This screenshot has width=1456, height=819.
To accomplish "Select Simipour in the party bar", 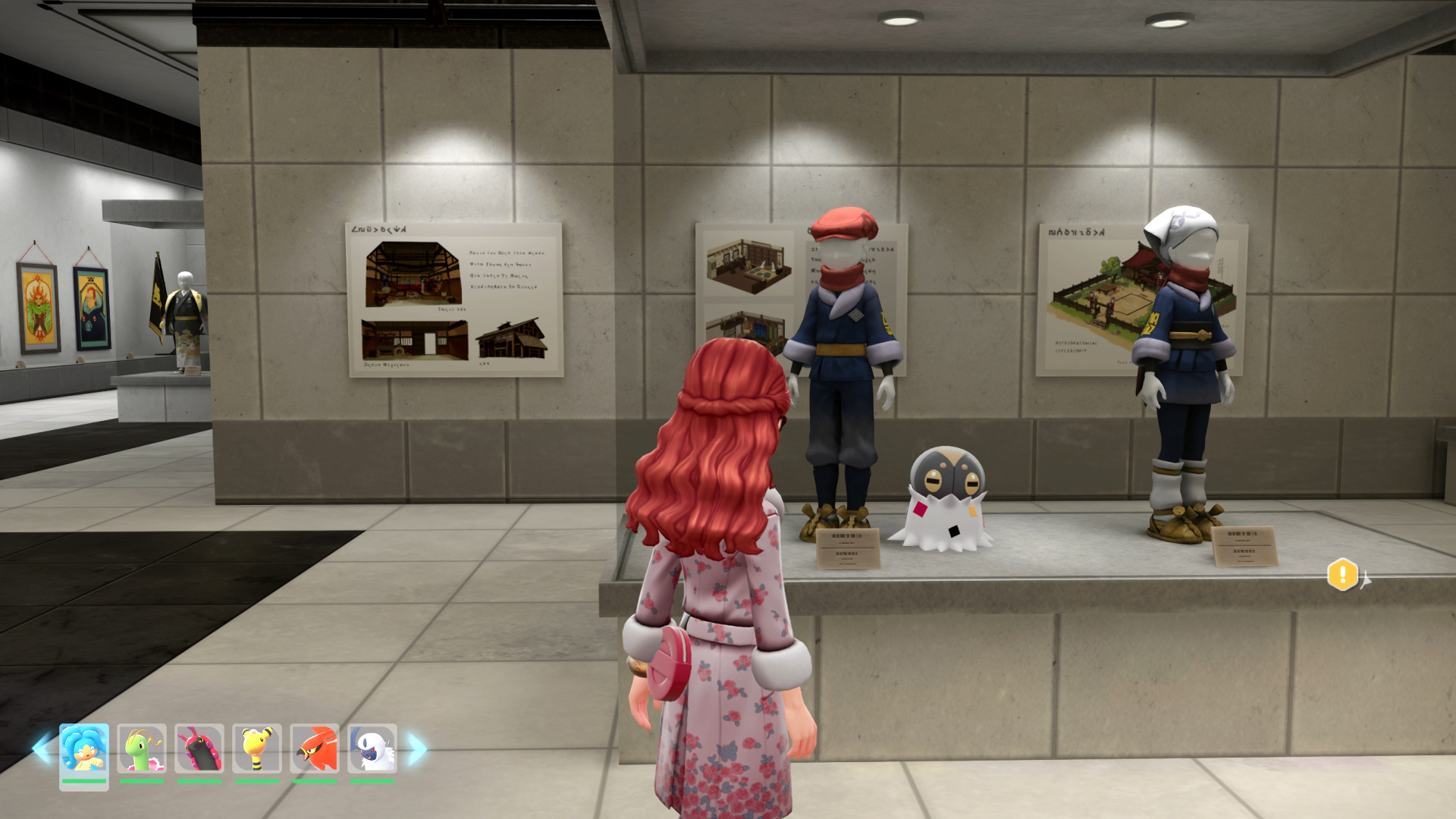I will [x=84, y=751].
